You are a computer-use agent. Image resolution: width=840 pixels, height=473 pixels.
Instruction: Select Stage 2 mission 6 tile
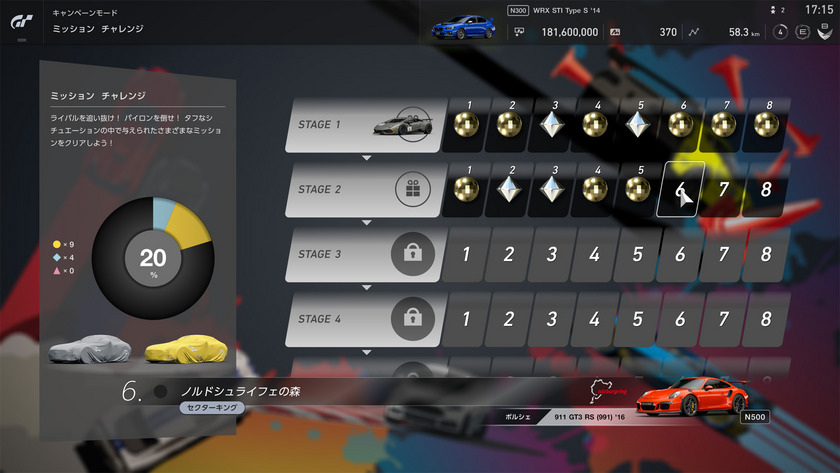tap(680, 189)
